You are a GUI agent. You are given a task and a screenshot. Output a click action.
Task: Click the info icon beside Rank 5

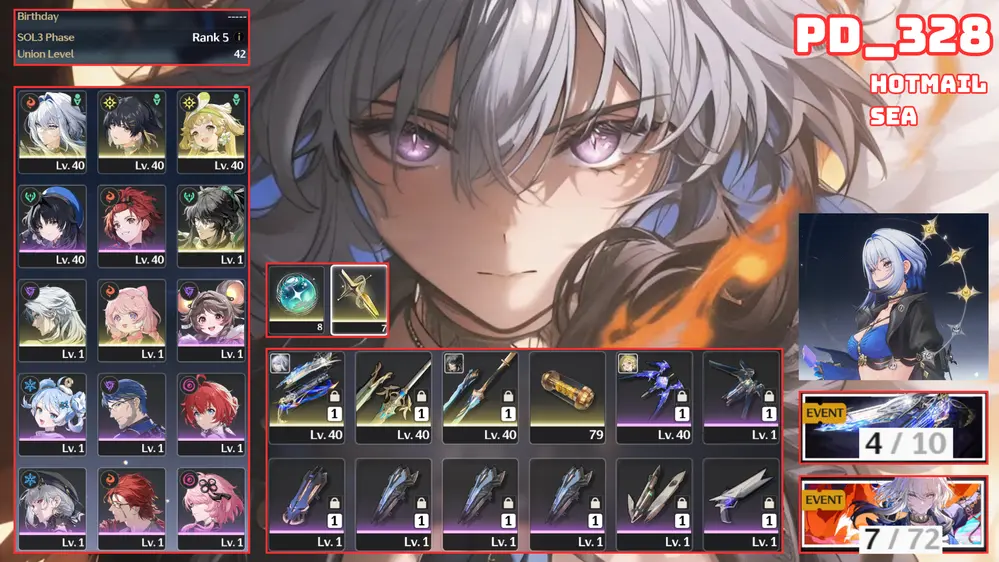point(239,37)
